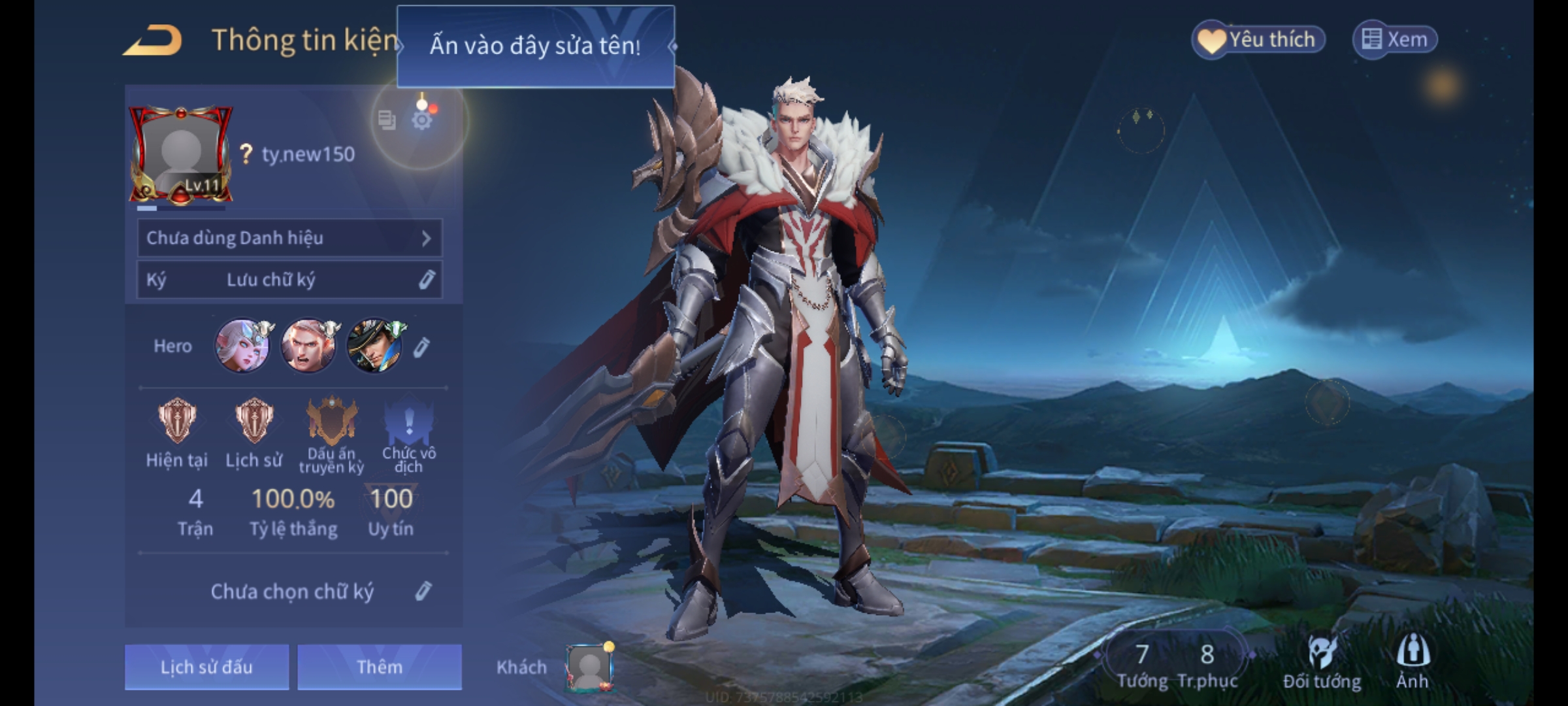This screenshot has width=1568, height=706.
Task: Choose Đổi tướng to change hero
Action: (1322, 662)
